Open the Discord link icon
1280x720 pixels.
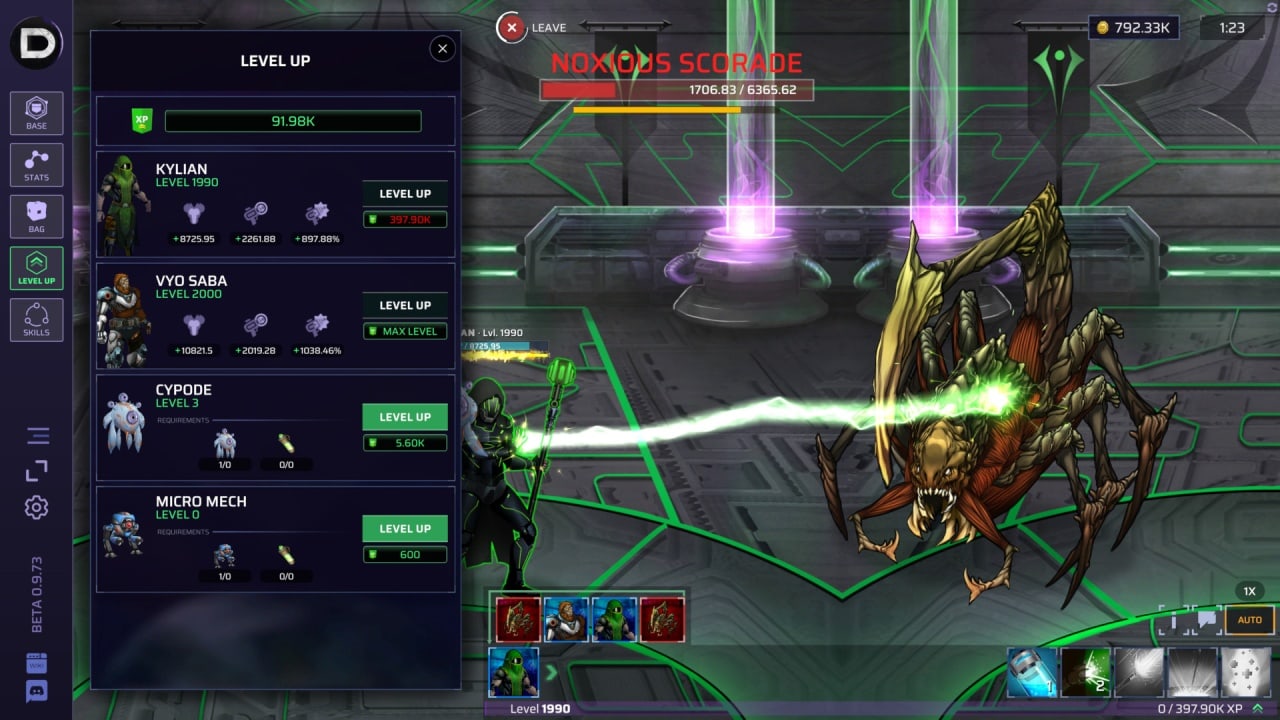[37, 690]
